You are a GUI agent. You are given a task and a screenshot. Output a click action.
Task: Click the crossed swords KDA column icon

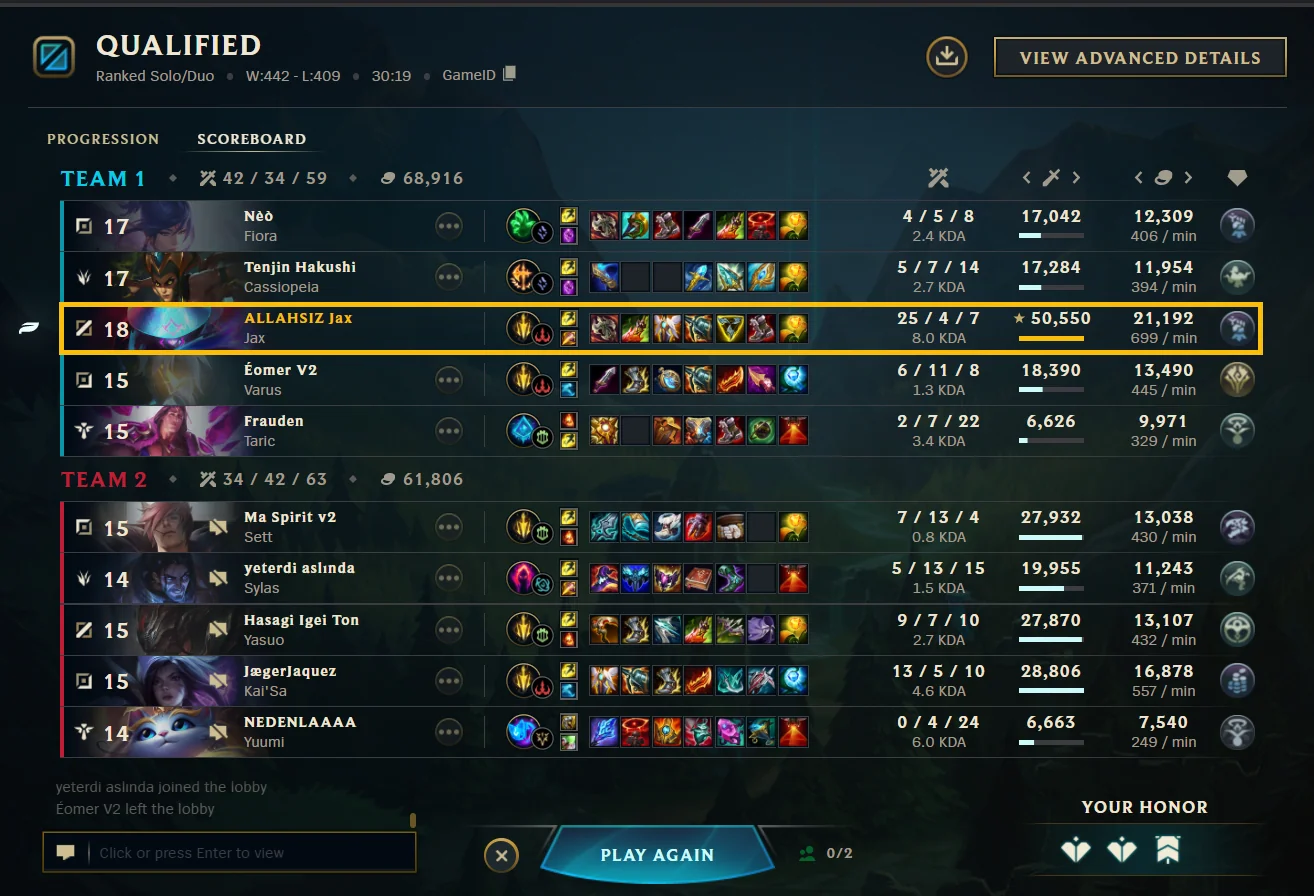pyautogui.click(x=938, y=177)
